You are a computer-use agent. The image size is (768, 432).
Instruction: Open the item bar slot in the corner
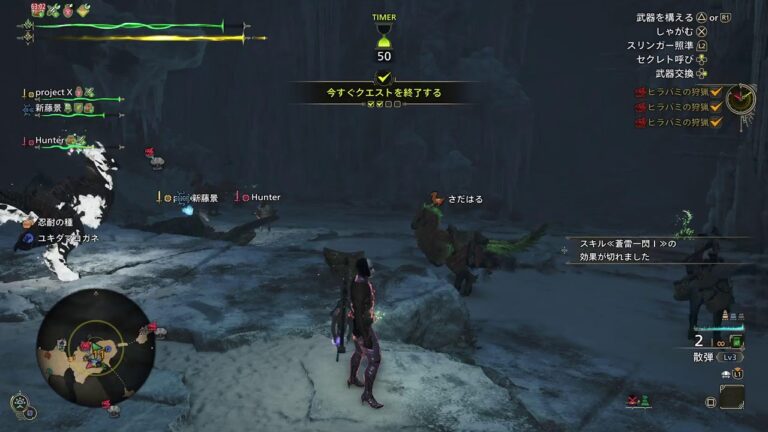732,401
